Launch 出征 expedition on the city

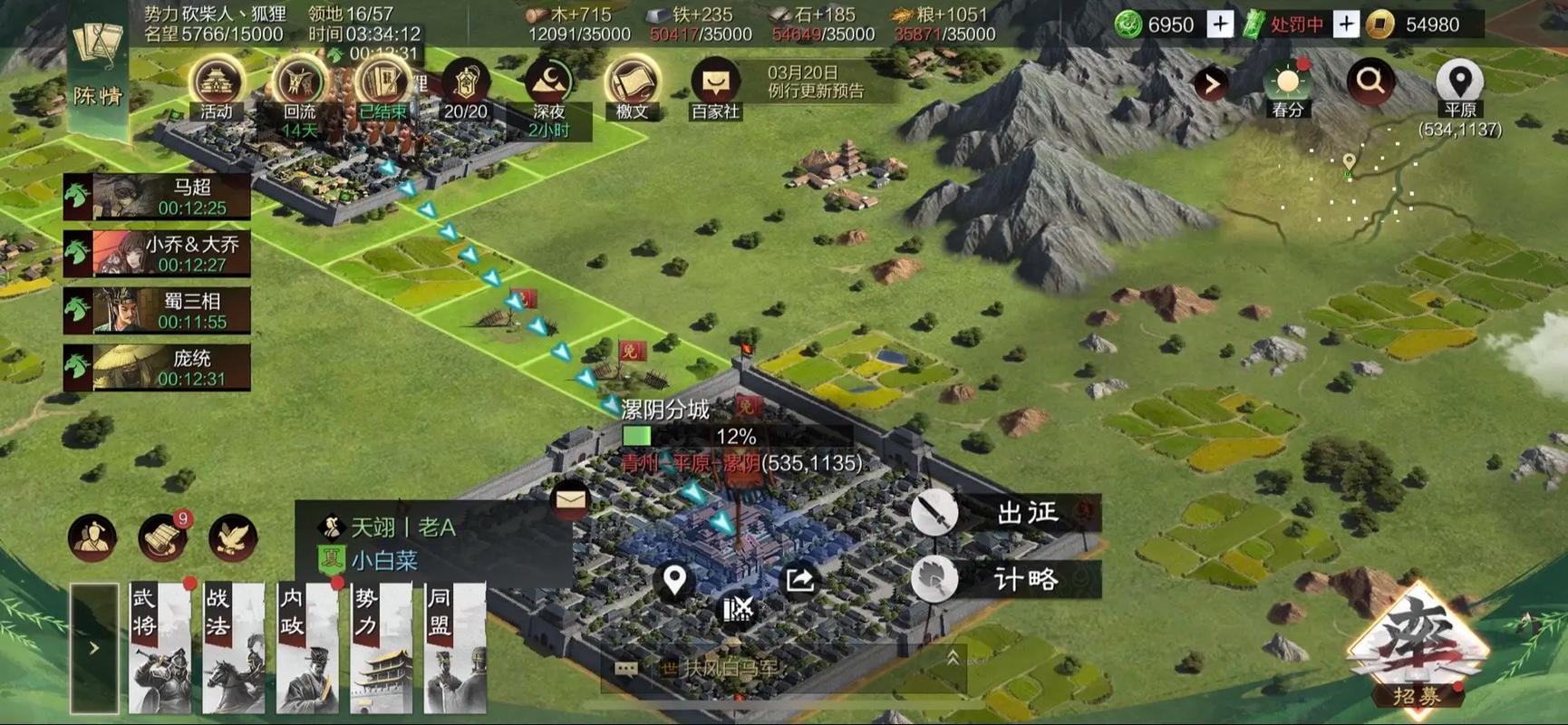pyautogui.click(x=1006, y=513)
